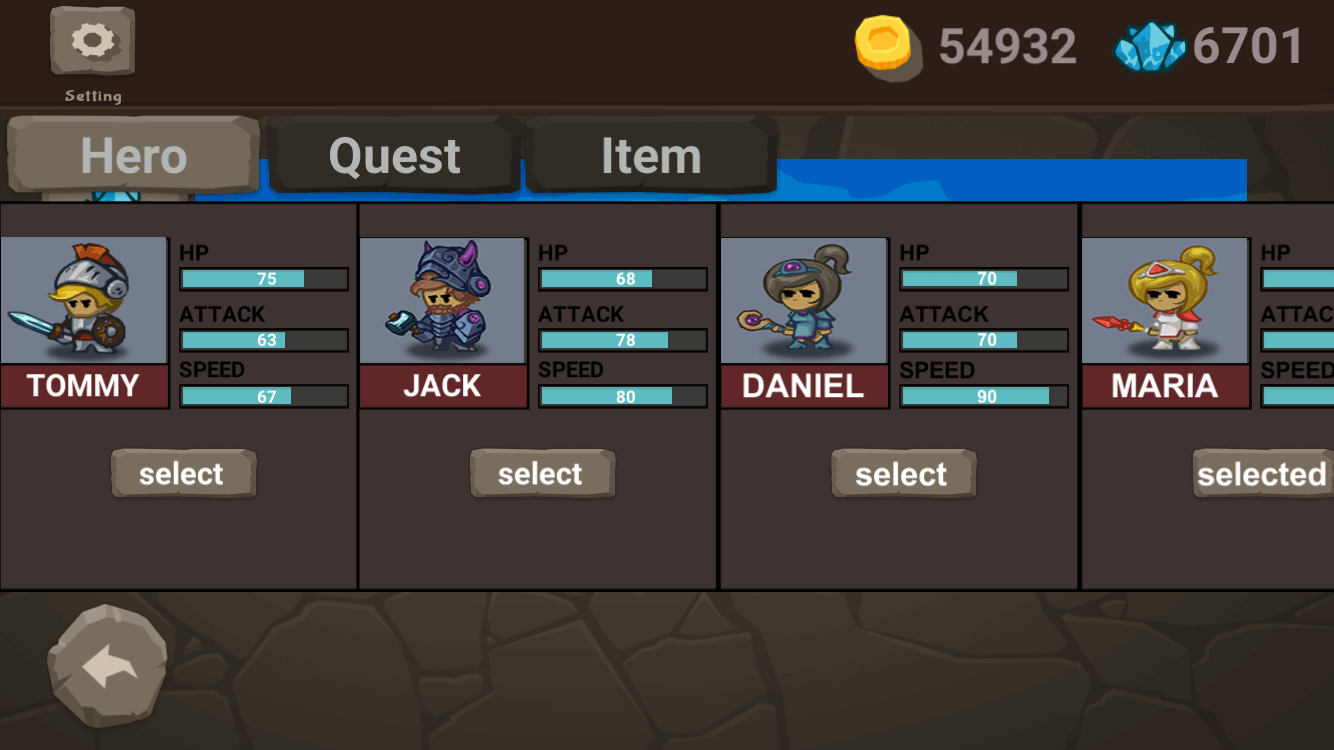This screenshot has height=750, width=1334.
Task: Switch to the Hero tab
Action: pos(133,156)
